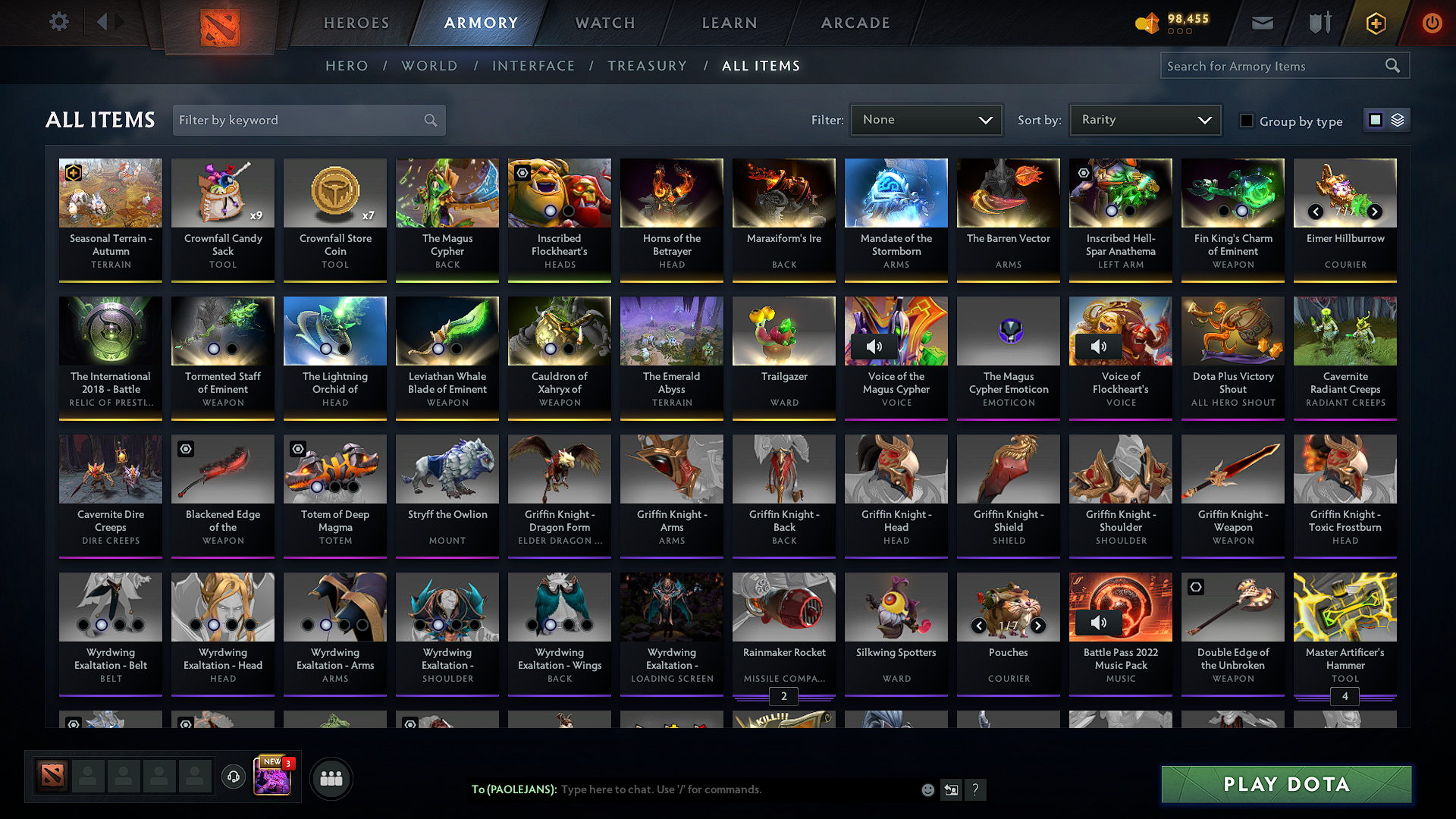Enable the Group by type checkbox
The height and width of the screenshot is (819, 1456).
point(1247,121)
